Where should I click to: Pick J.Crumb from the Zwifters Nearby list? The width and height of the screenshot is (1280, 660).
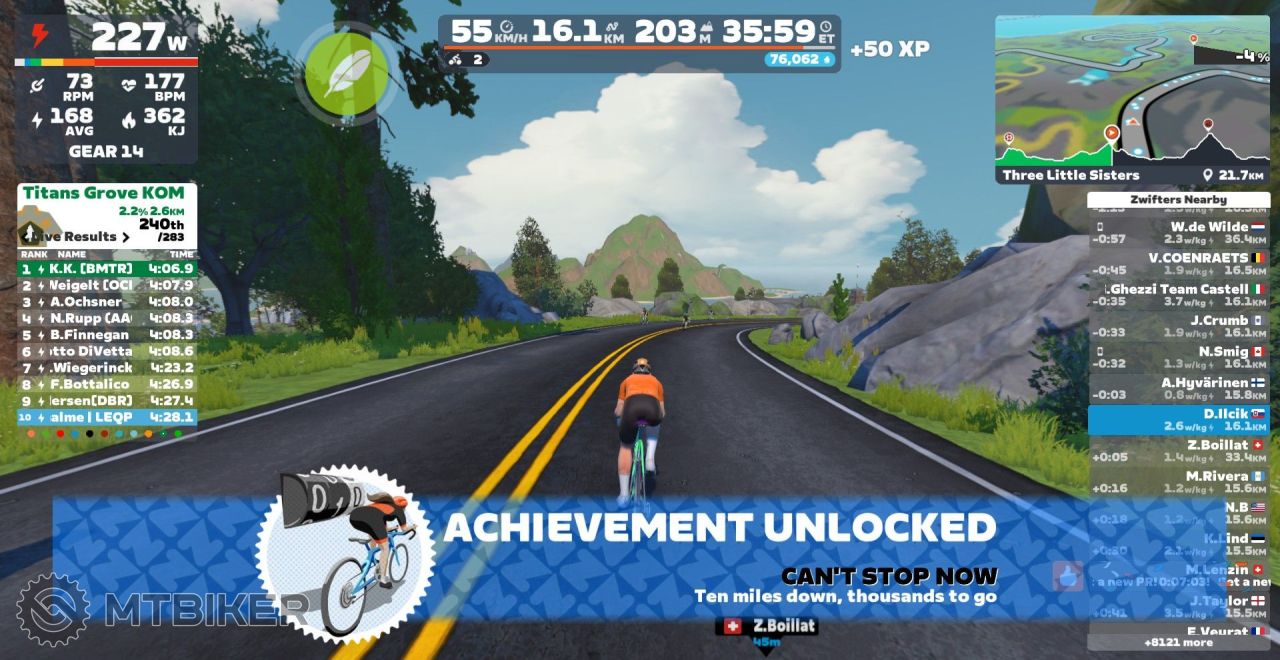coord(1178,327)
